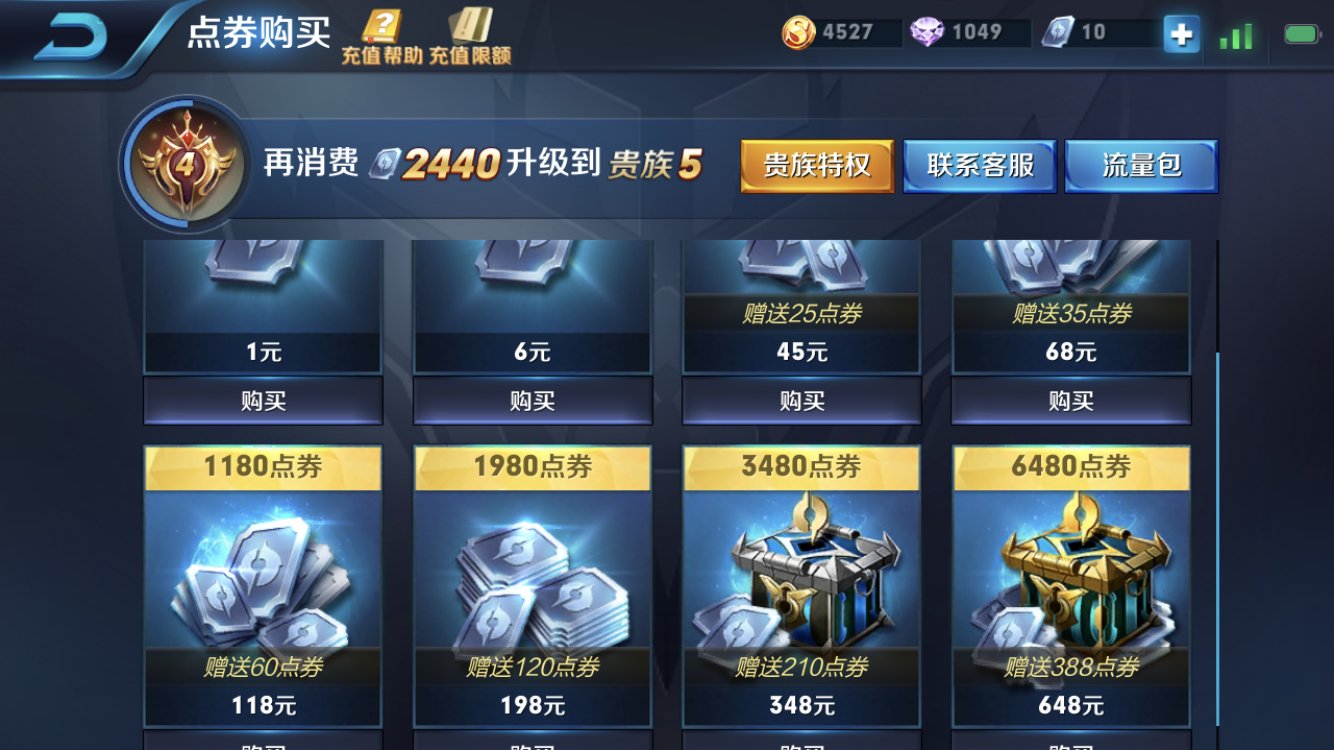Click the 联系客服 contact support button
This screenshot has width=1334, height=750.
click(980, 164)
